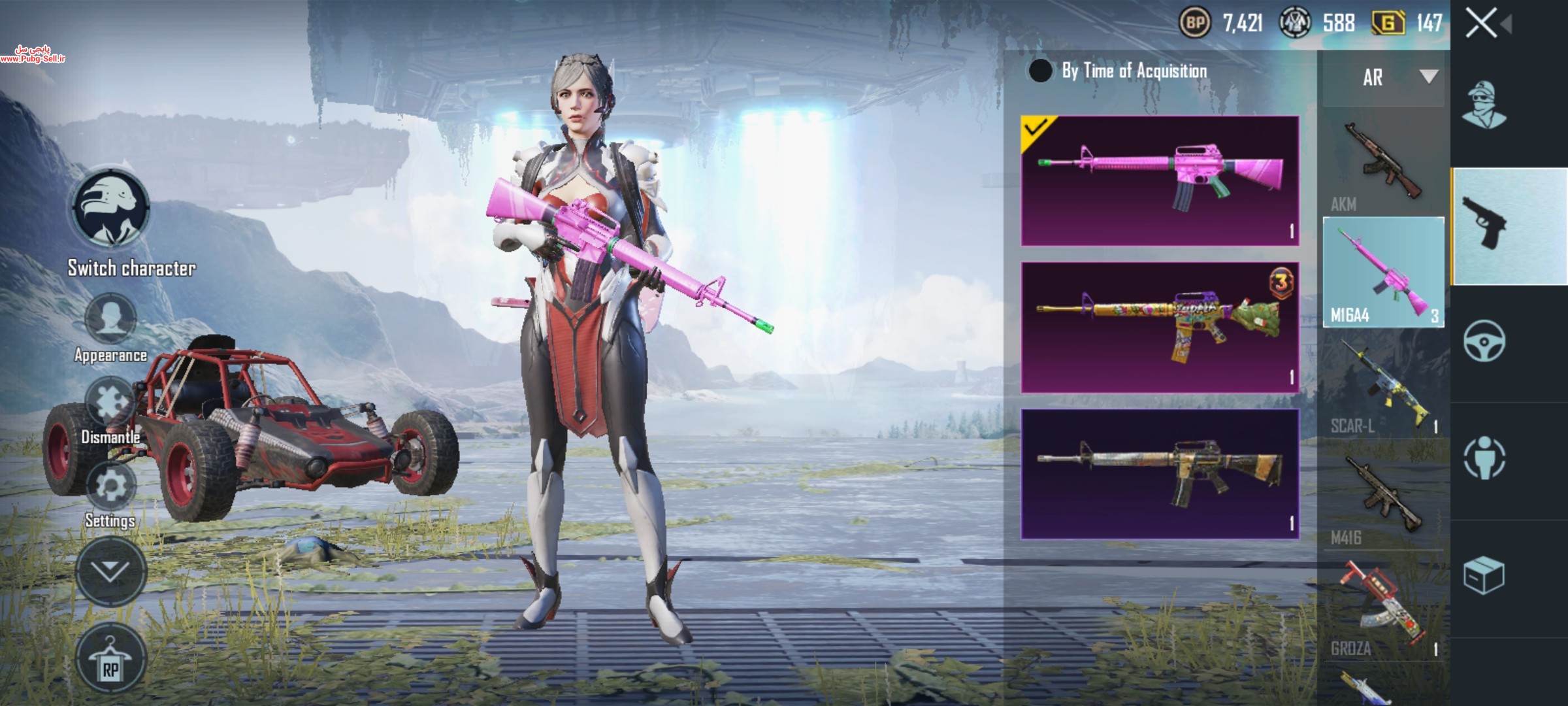Switch to the vehicle steering wheel tab
Image resolution: width=1568 pixels, height=706 pixels.
coord(1484,341)
